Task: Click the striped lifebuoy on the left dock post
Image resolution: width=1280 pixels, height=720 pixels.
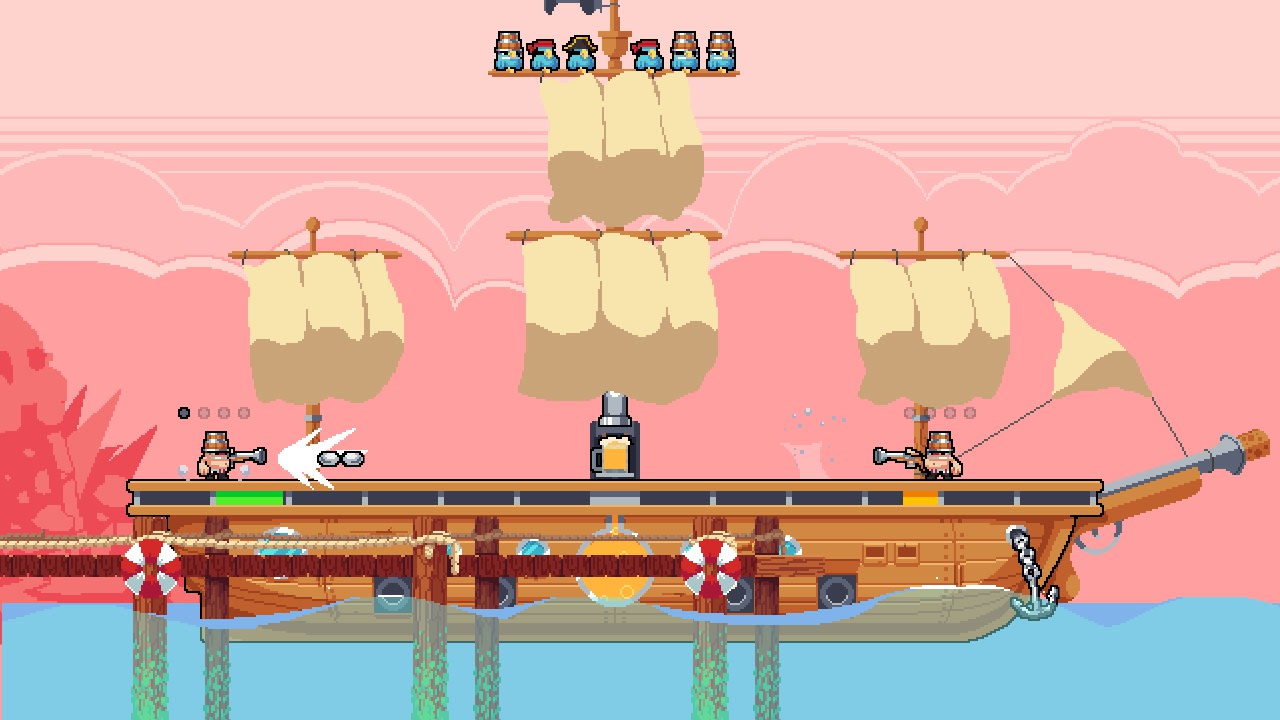Action: point(150,565)
